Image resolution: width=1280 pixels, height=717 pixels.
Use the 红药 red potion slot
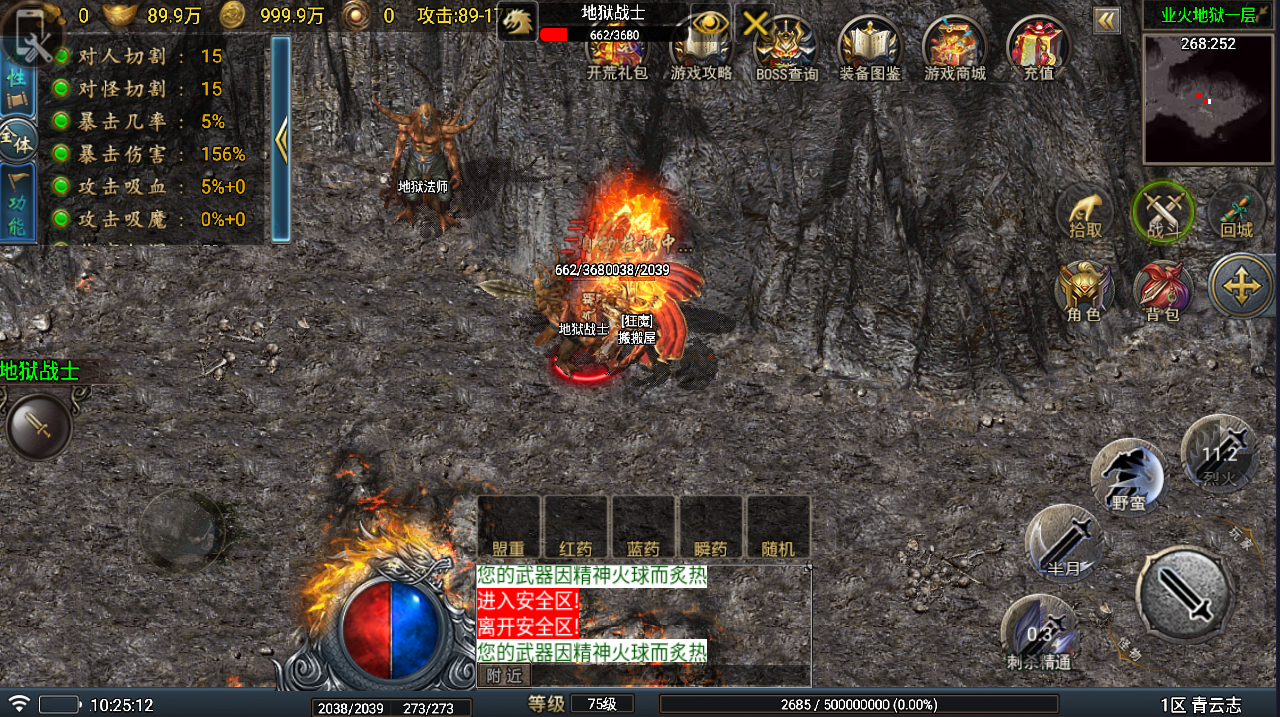click(575, 527)
